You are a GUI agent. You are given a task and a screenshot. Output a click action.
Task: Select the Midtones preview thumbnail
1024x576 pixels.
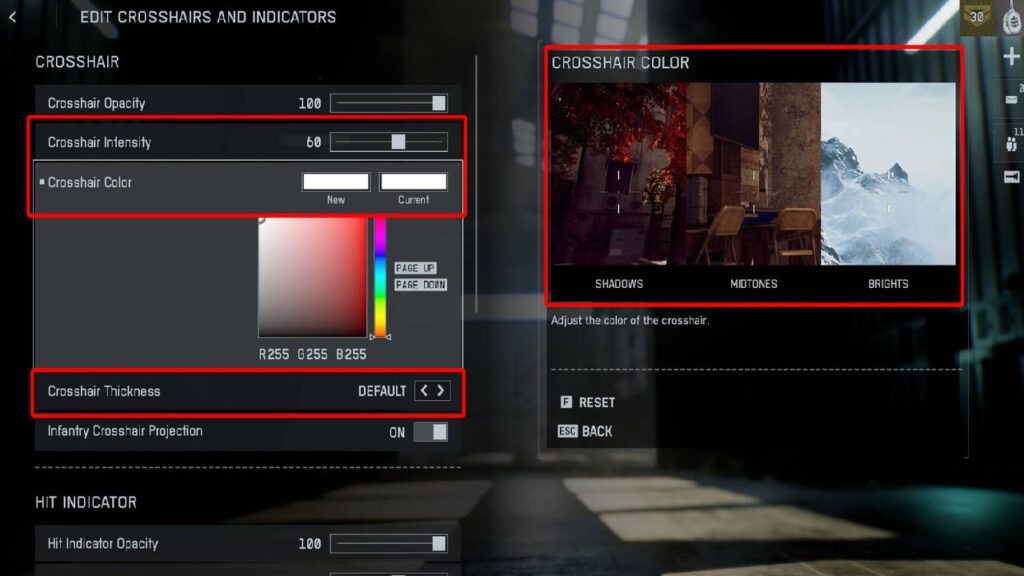(753, 174)
